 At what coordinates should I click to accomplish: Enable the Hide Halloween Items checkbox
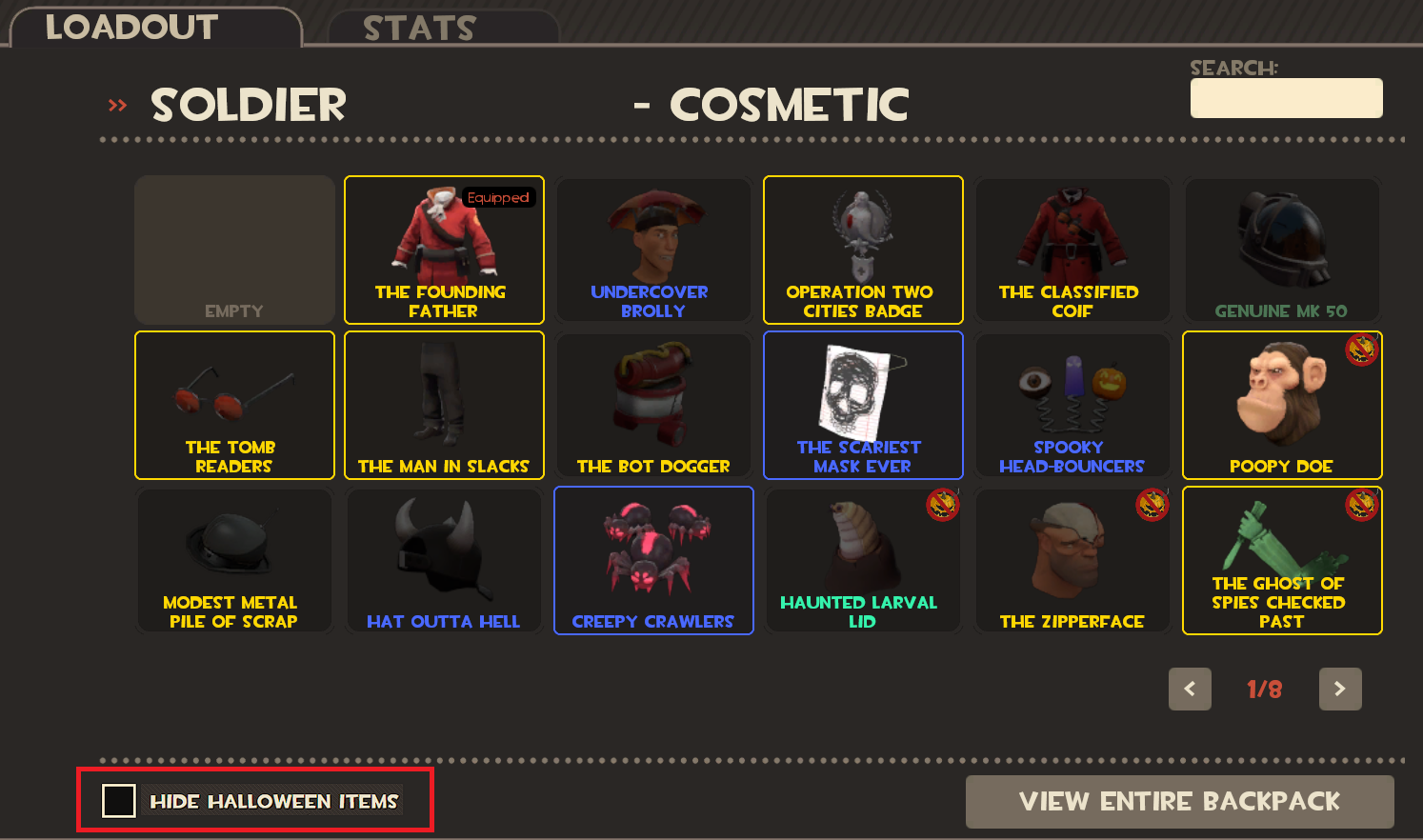(118, 801)
